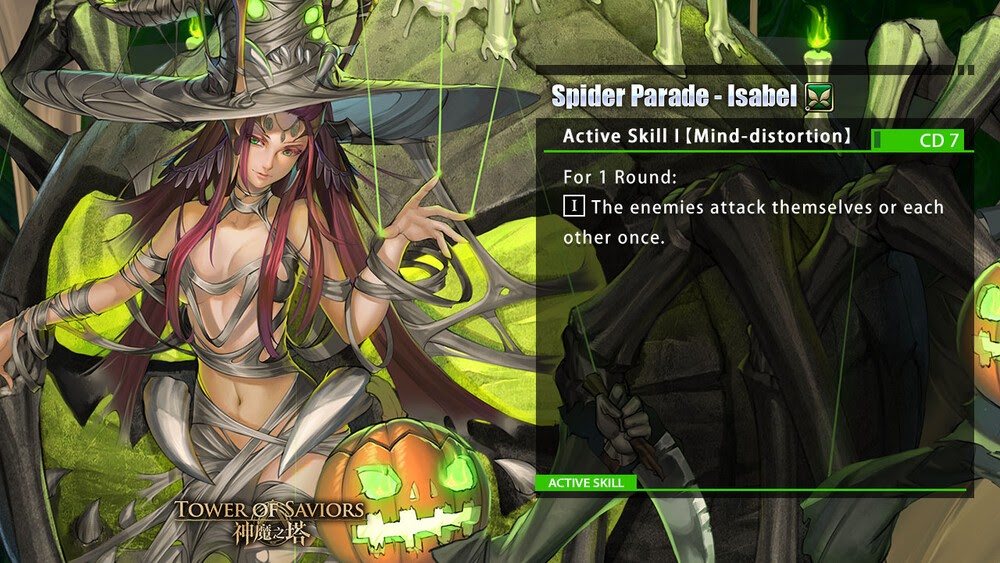Open the ACTIVE SKILL tab label
1000x563 pixels.
click(586, 483)
